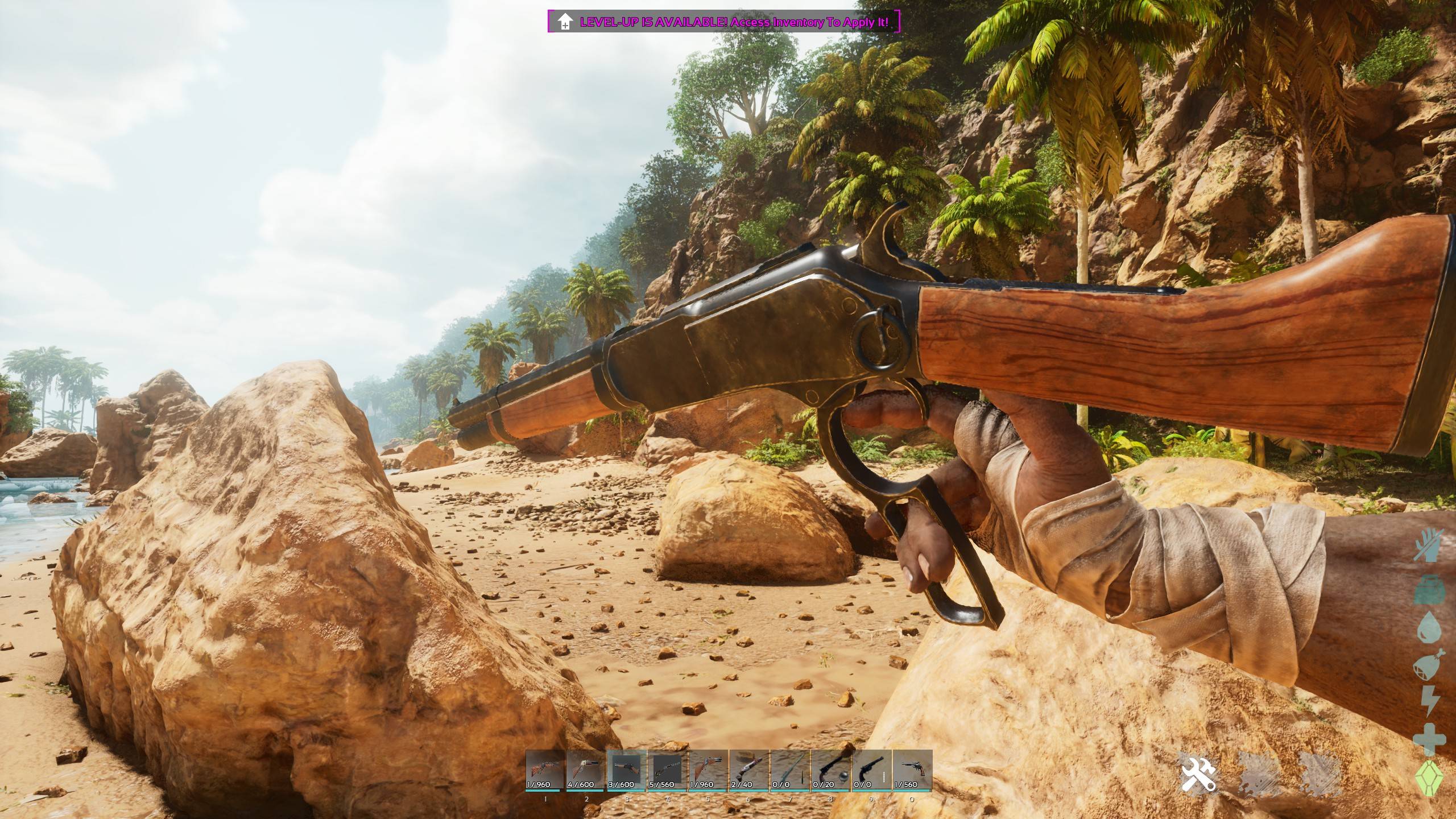
Task: Equip the hotbar weapon showing 4/600 ammo
Action: pyautogui.click(x=586, y=770)
